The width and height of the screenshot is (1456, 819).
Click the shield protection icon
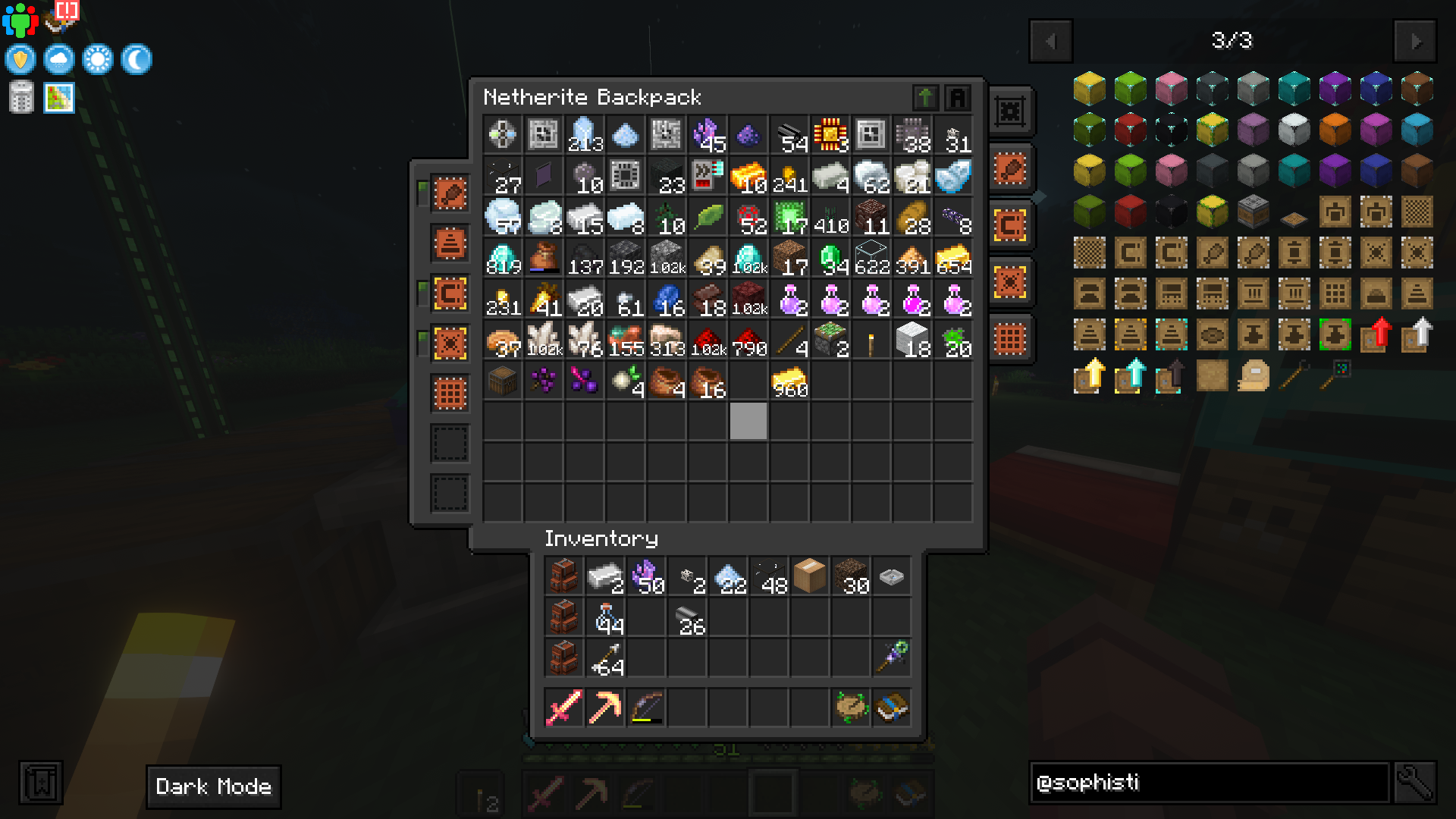[20, 59]
